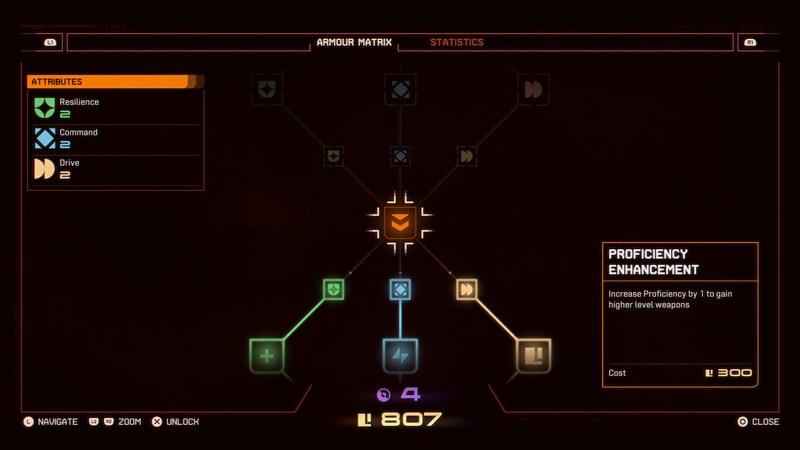The image size is (800, 450).
Task: Select the large dimmed Resilience shield node
Action: [x=267, y=90]
